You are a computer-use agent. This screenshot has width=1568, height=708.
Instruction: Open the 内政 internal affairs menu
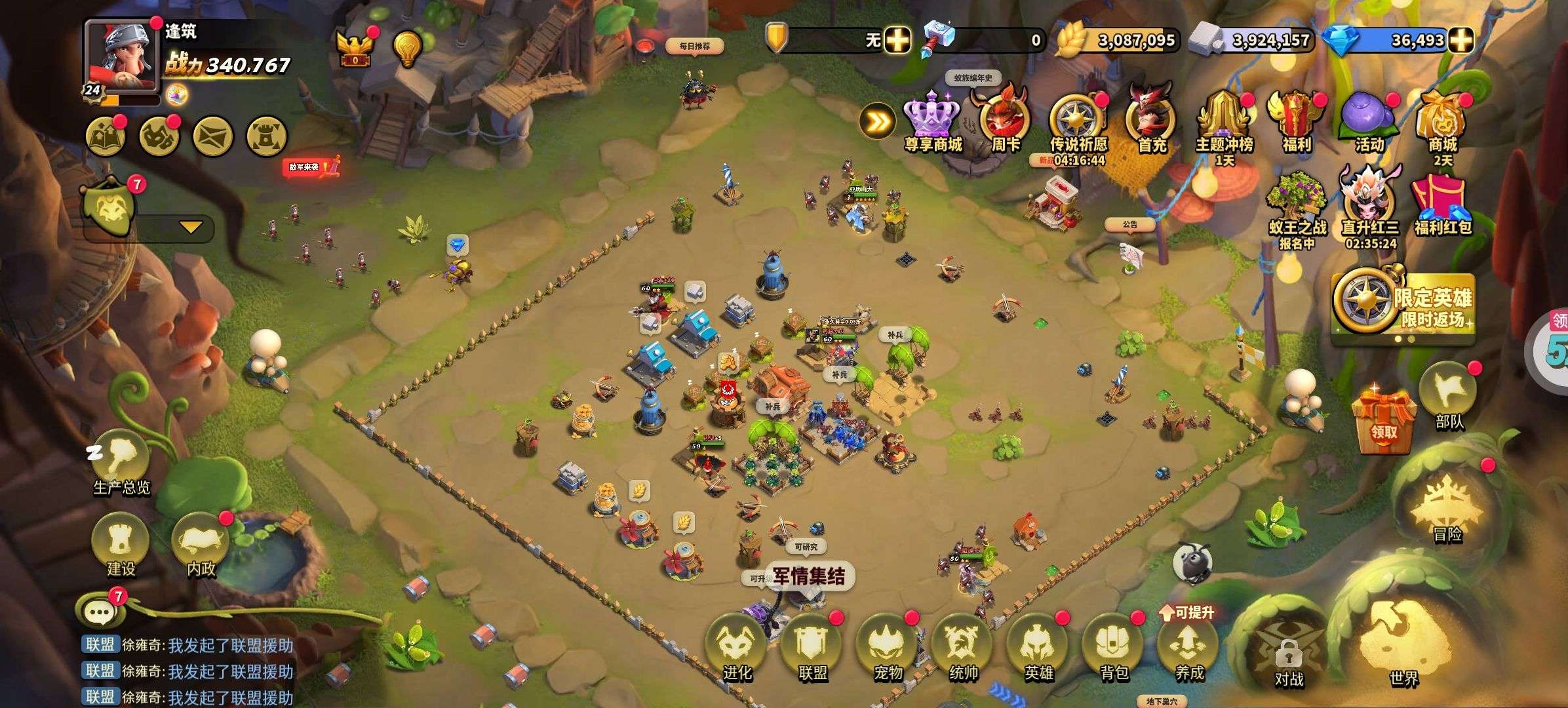click(201, 541)
